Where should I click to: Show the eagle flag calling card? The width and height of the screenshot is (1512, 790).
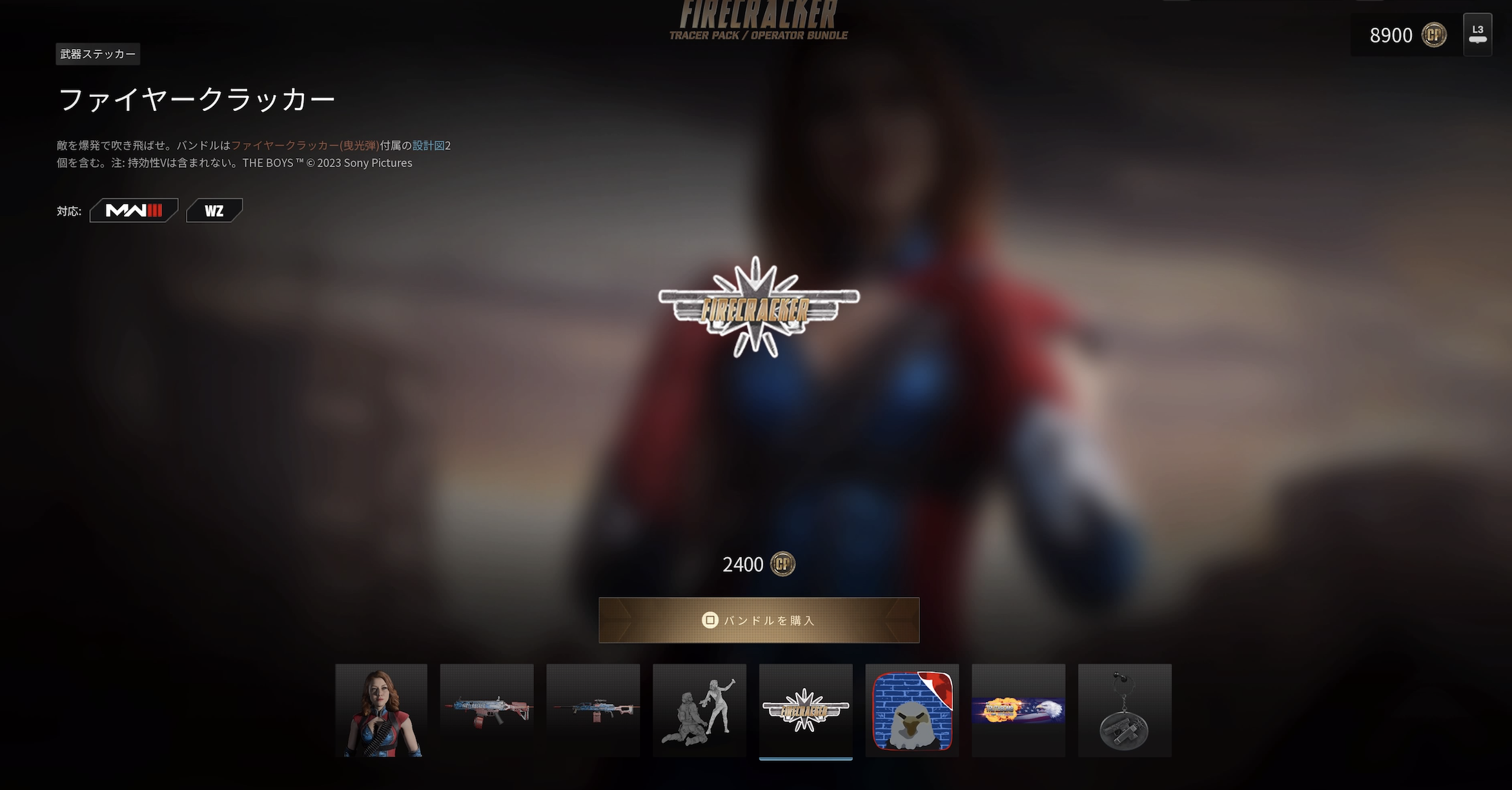tap(1018, 710)
